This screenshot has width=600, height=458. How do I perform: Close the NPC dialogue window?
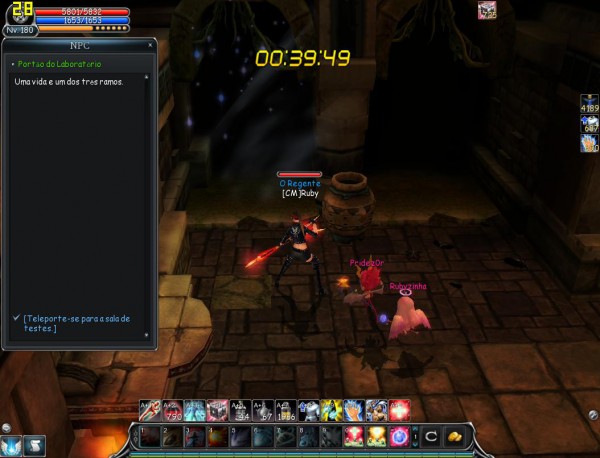point(151,46)
